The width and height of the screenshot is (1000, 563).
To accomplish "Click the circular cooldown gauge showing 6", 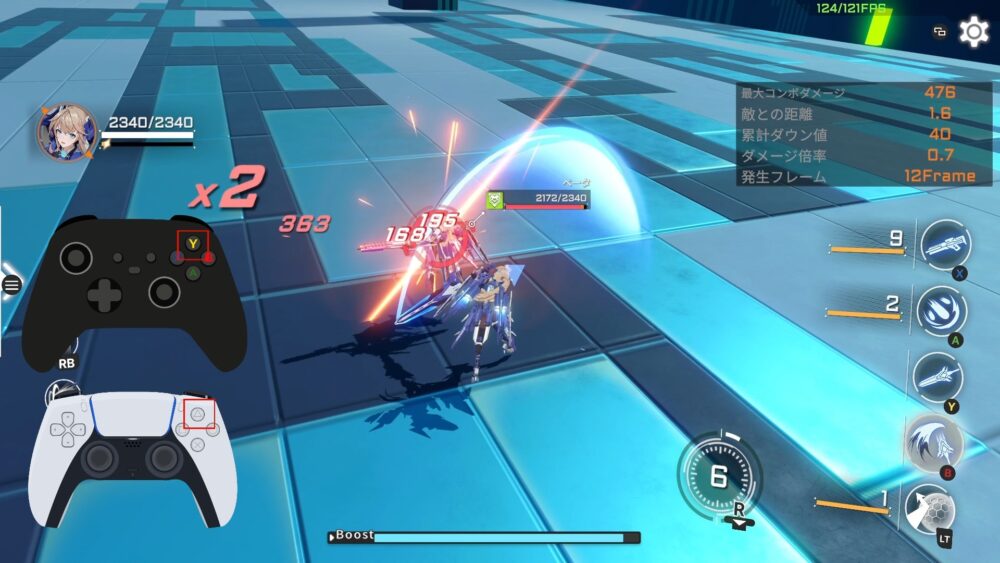I will tap(718, 476).
